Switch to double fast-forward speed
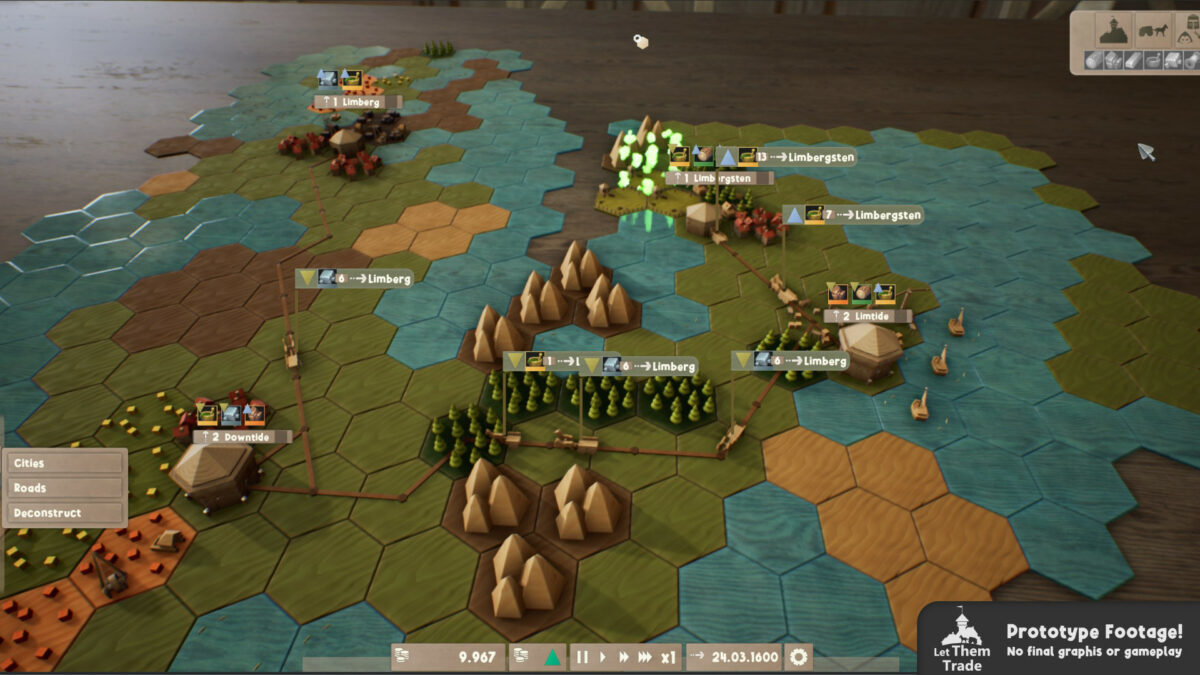1200x675 pixels. tap(624, 657)
